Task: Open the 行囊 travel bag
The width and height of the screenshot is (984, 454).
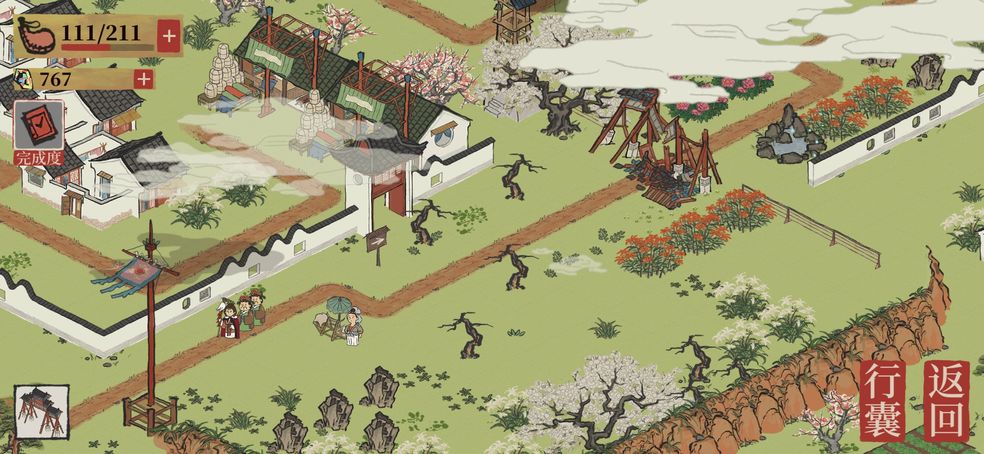Action: [883, 401]
